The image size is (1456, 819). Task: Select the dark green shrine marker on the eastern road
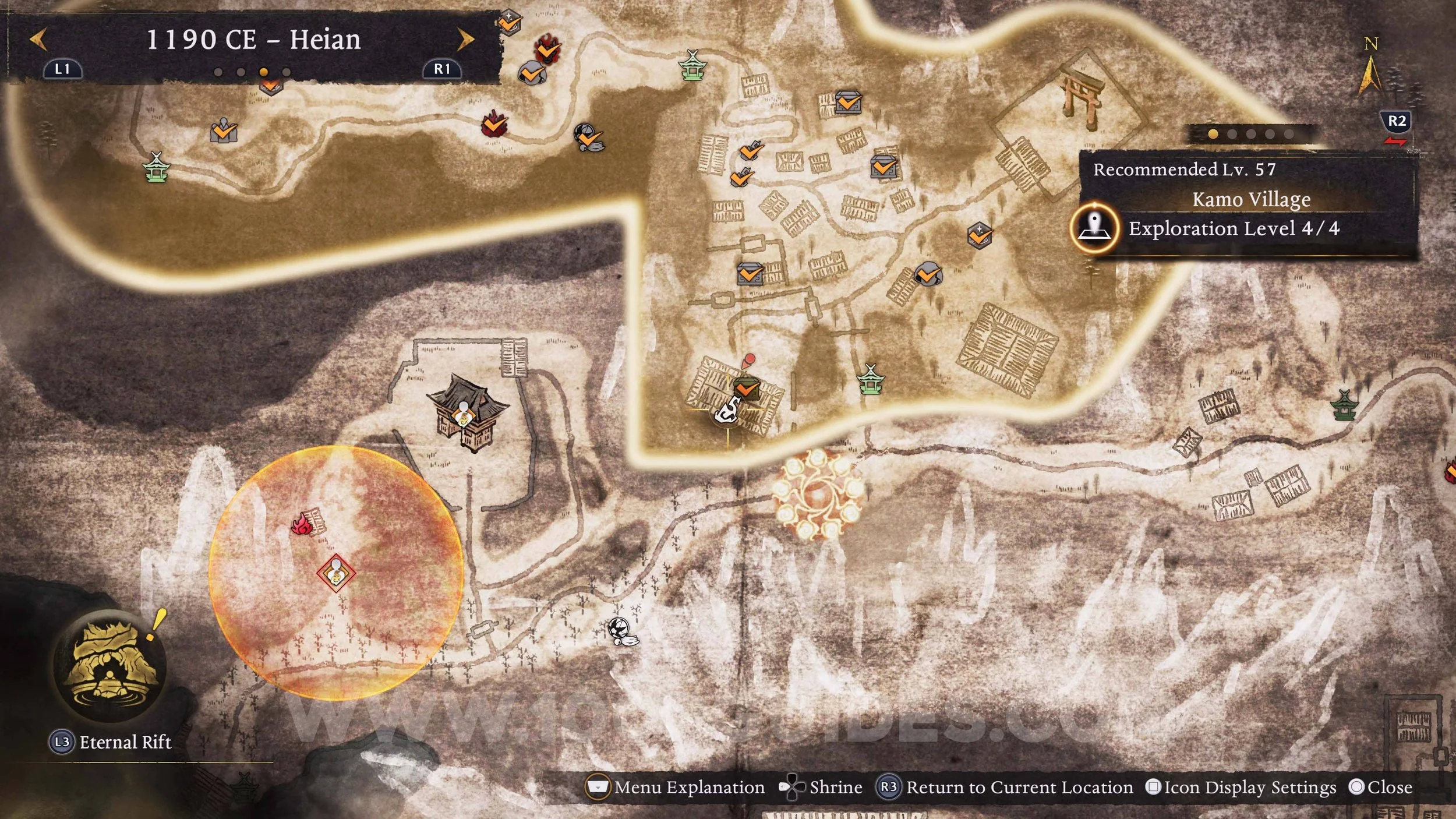click(1345, 405)
